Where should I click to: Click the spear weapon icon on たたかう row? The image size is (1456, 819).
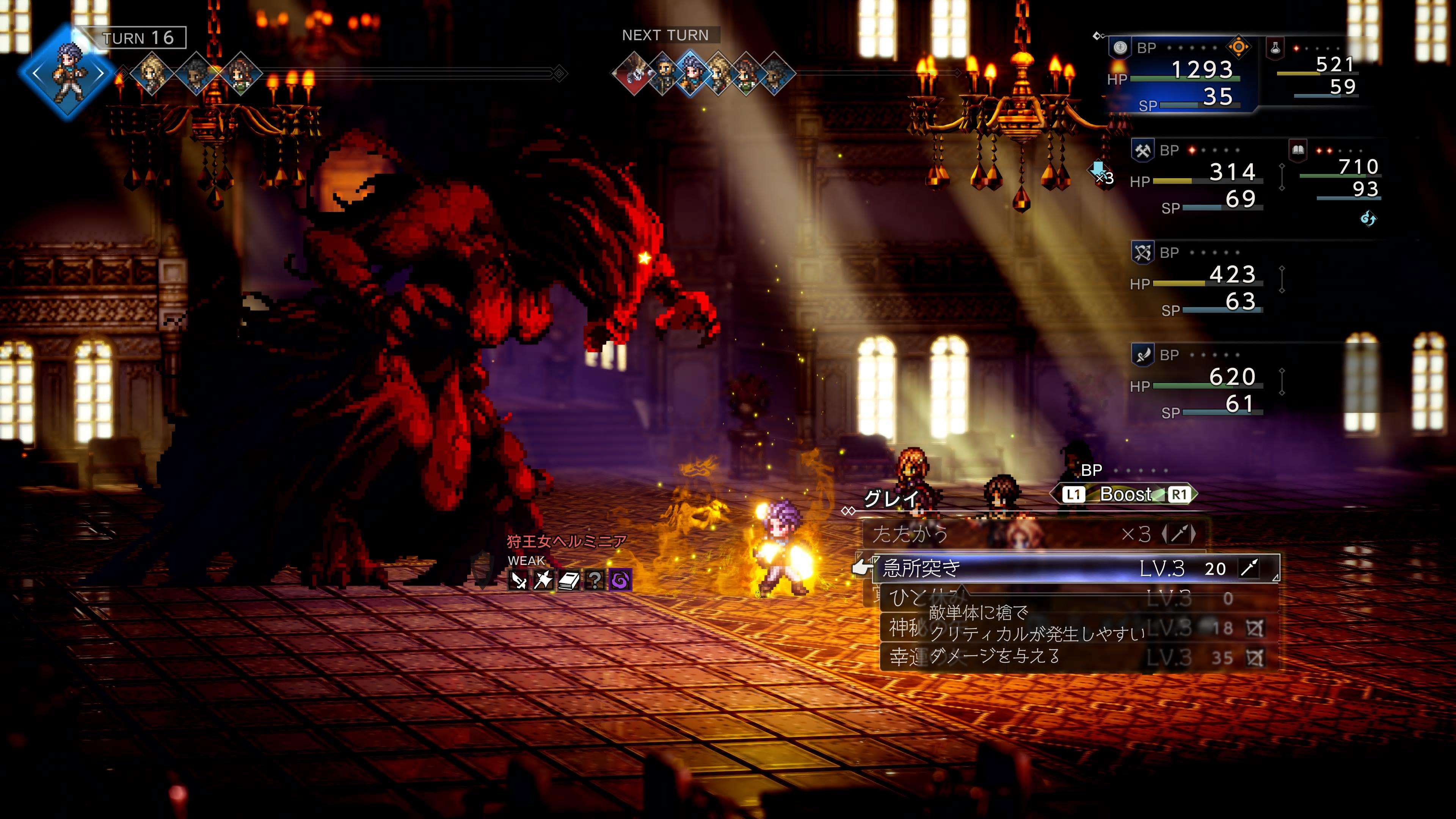point(1178,534)
